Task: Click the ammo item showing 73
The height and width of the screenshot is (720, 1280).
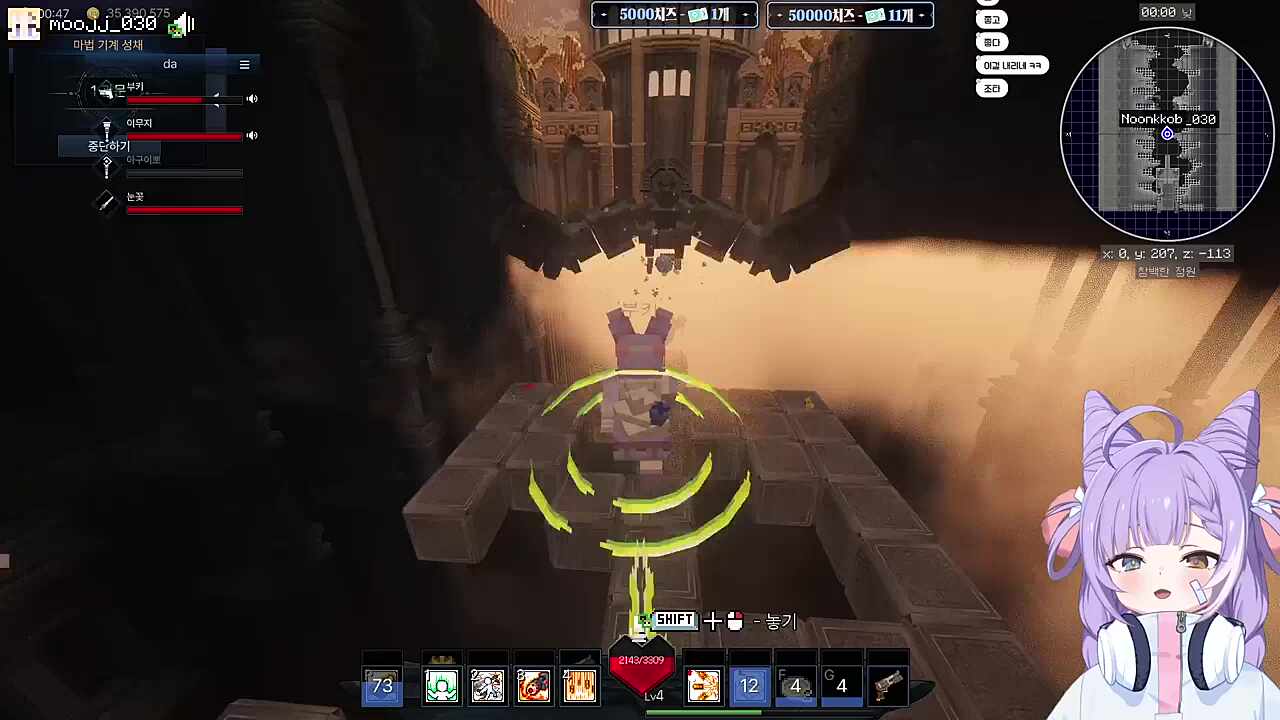Action: tap(381, 685)
